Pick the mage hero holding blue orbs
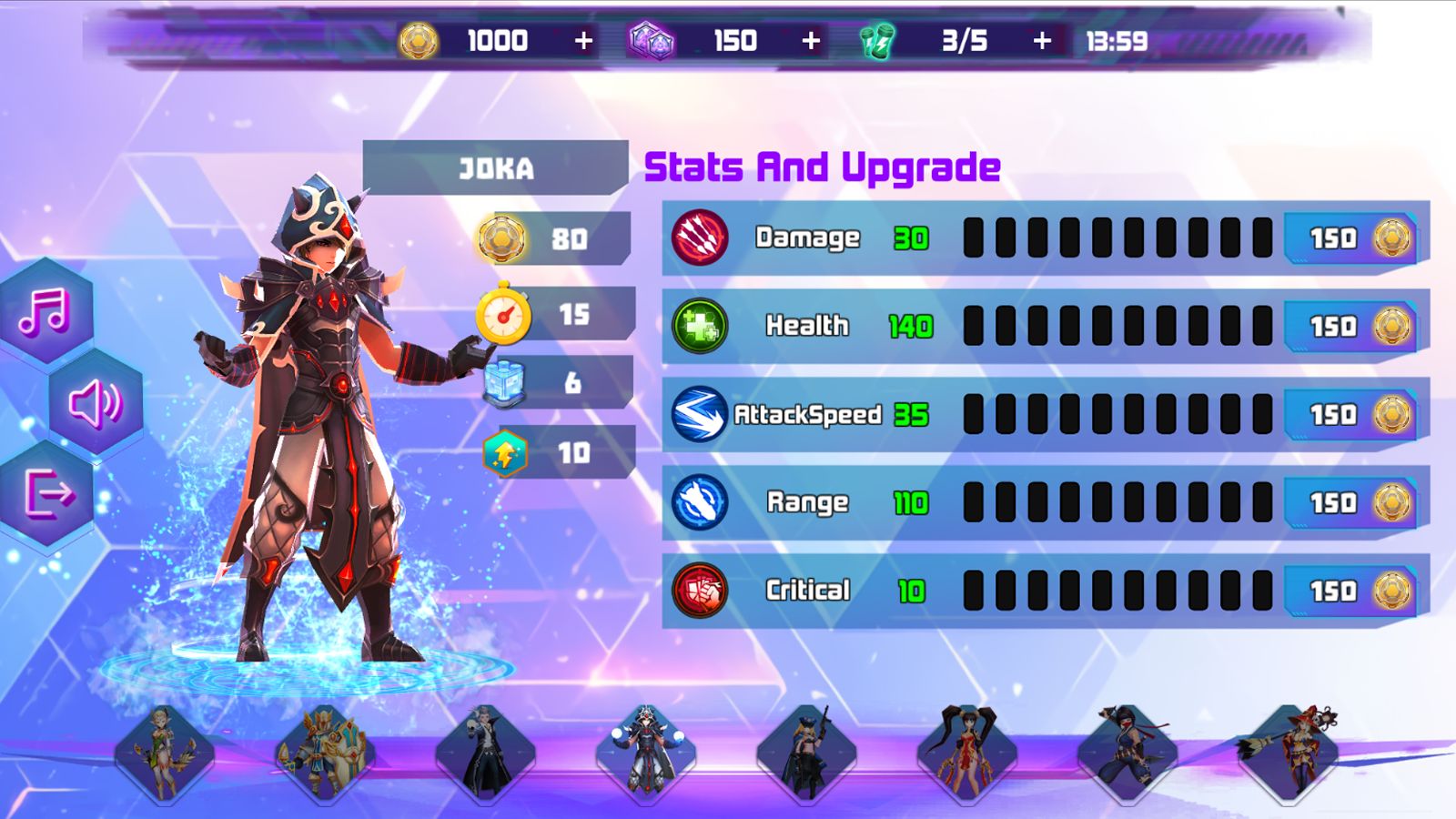 click(x=646, y=755)
